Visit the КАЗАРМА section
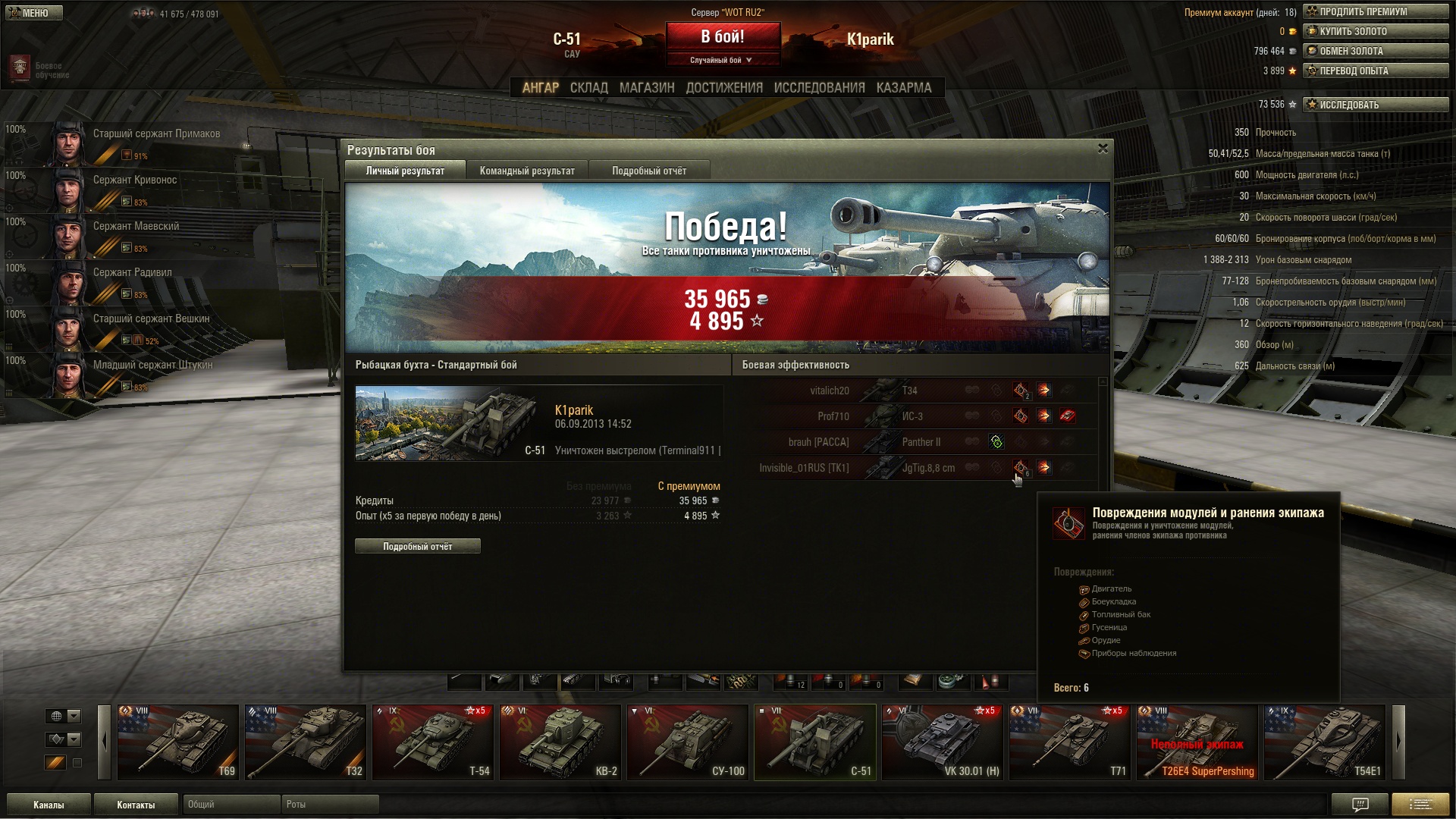Screen dimensions: 1456x819 903,88
